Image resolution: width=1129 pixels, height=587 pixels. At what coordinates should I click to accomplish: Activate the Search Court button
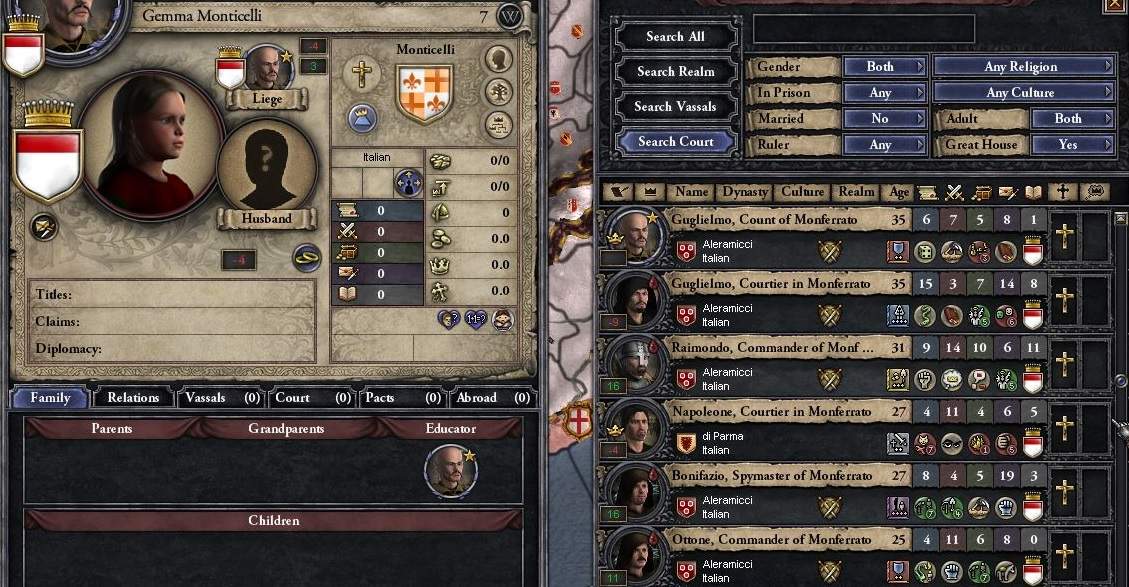[675, 142]
